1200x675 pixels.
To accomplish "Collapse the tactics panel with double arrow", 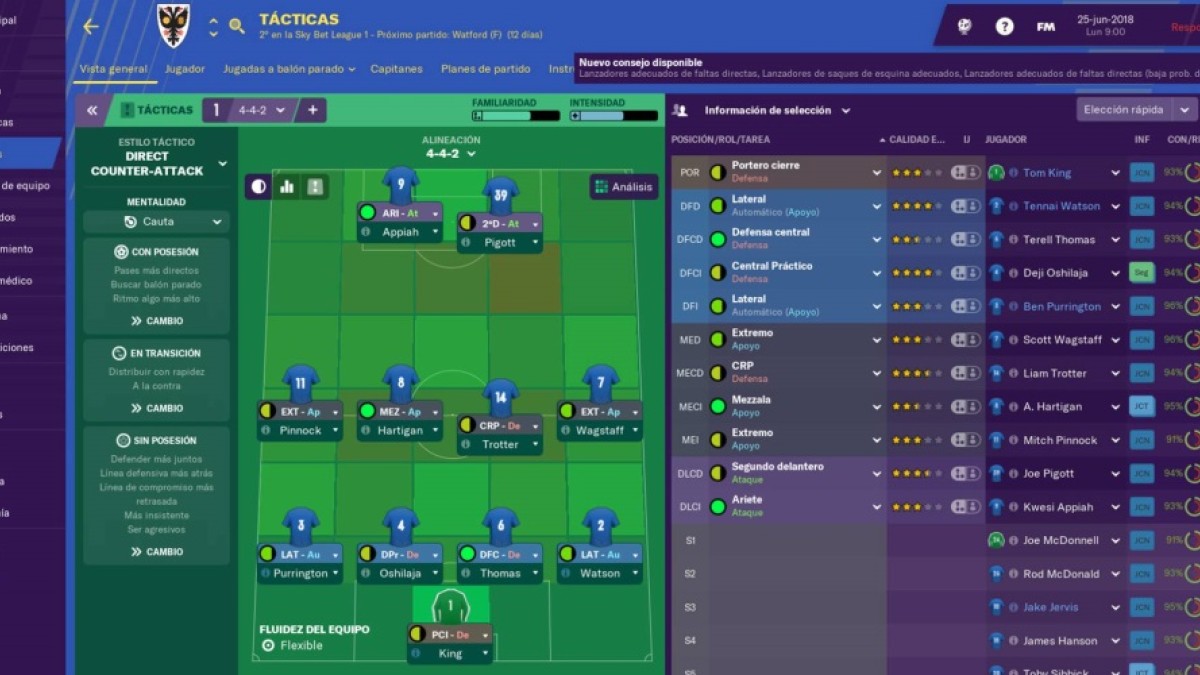I will (91, 110).
